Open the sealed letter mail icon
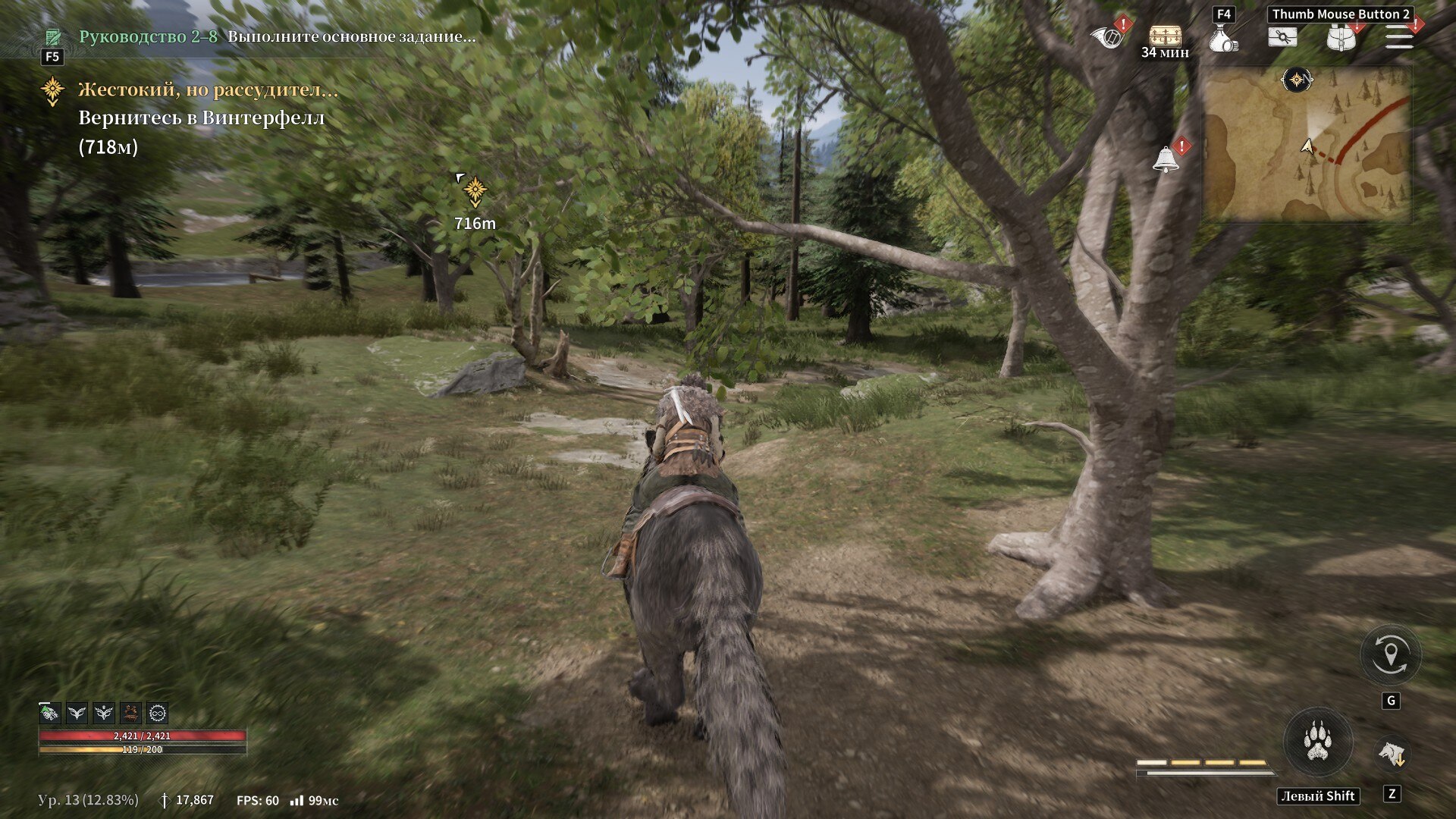This screenshot has height=819, width=1456. (1282, 36)
